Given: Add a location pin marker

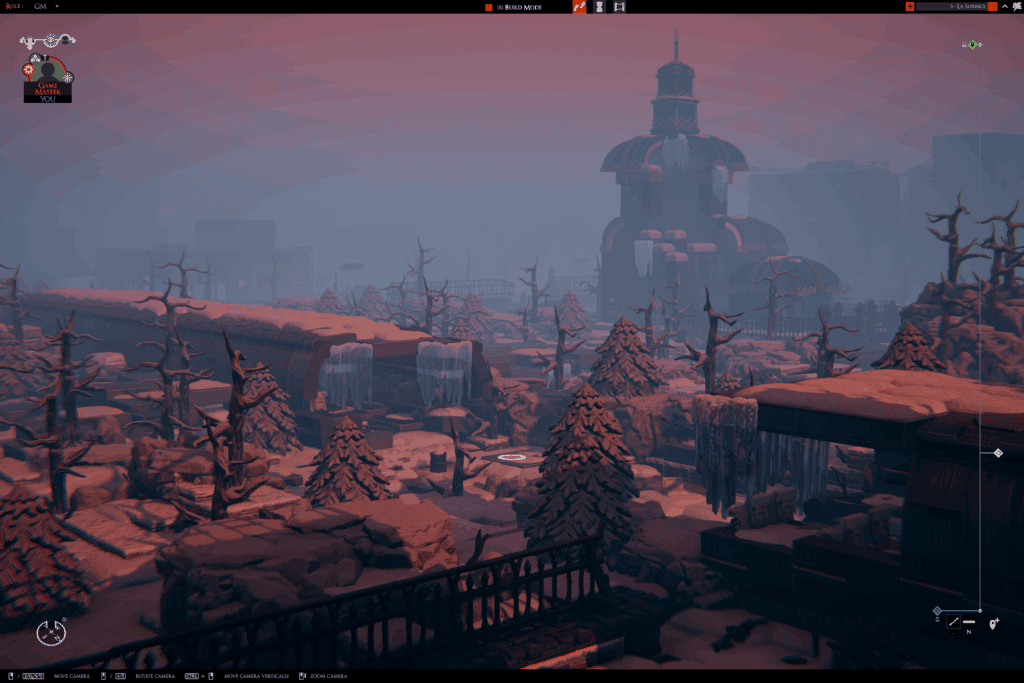Looking at the screenshot, I should coord(994,623).
